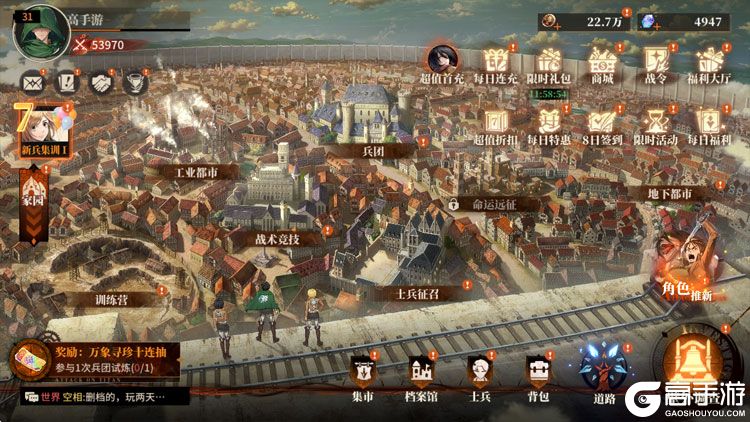The width and height of the screenshot is (750, 422).
Task: Enter the 商城 shop
Action: point(601,60)
